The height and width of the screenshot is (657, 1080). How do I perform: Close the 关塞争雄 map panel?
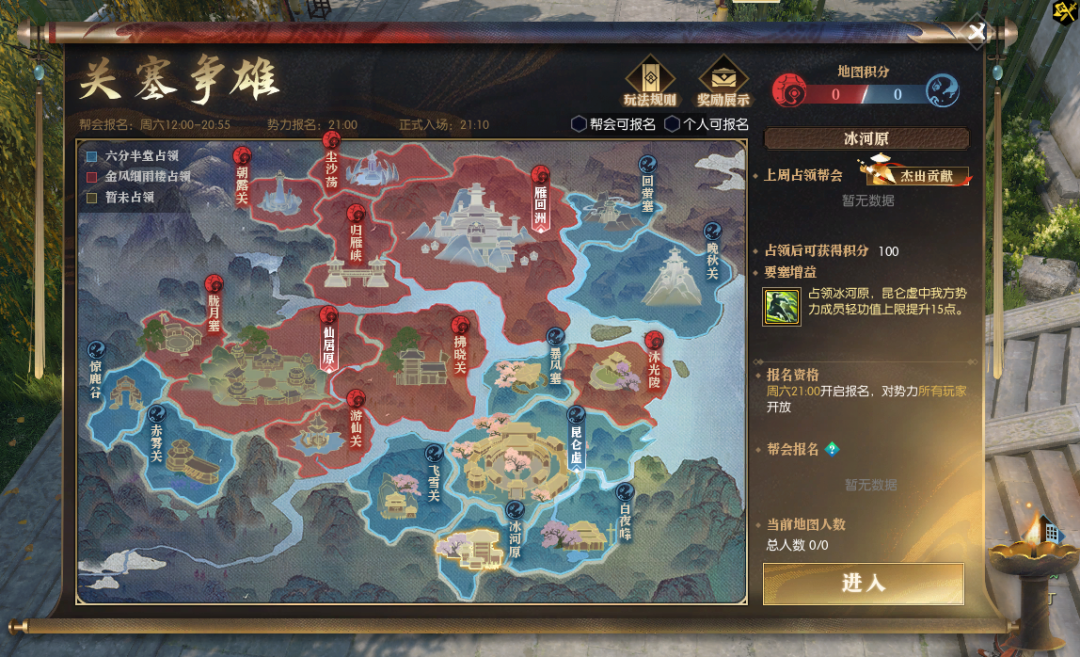coord(976,32)
